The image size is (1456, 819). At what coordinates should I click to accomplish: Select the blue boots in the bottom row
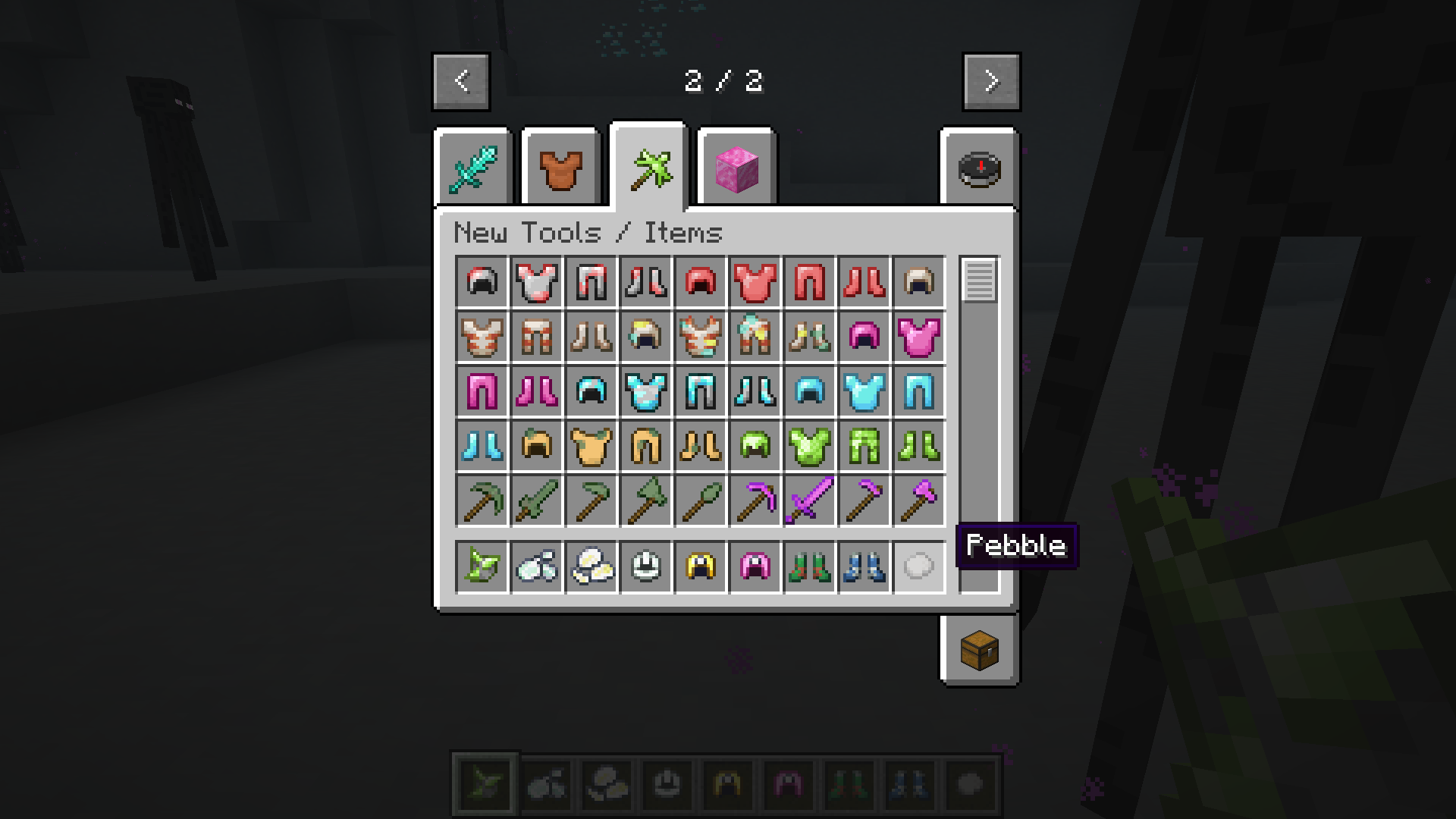tap(865, 566)
